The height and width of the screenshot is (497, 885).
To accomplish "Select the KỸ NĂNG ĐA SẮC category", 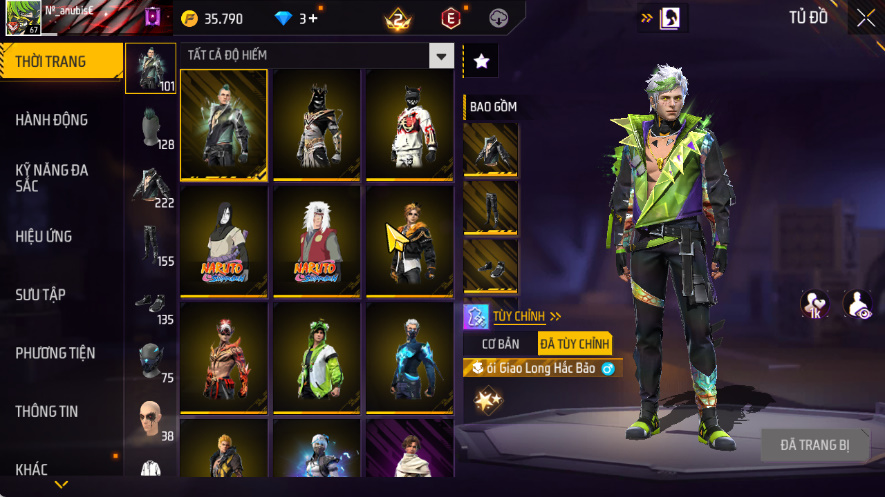I will [52, 178].
